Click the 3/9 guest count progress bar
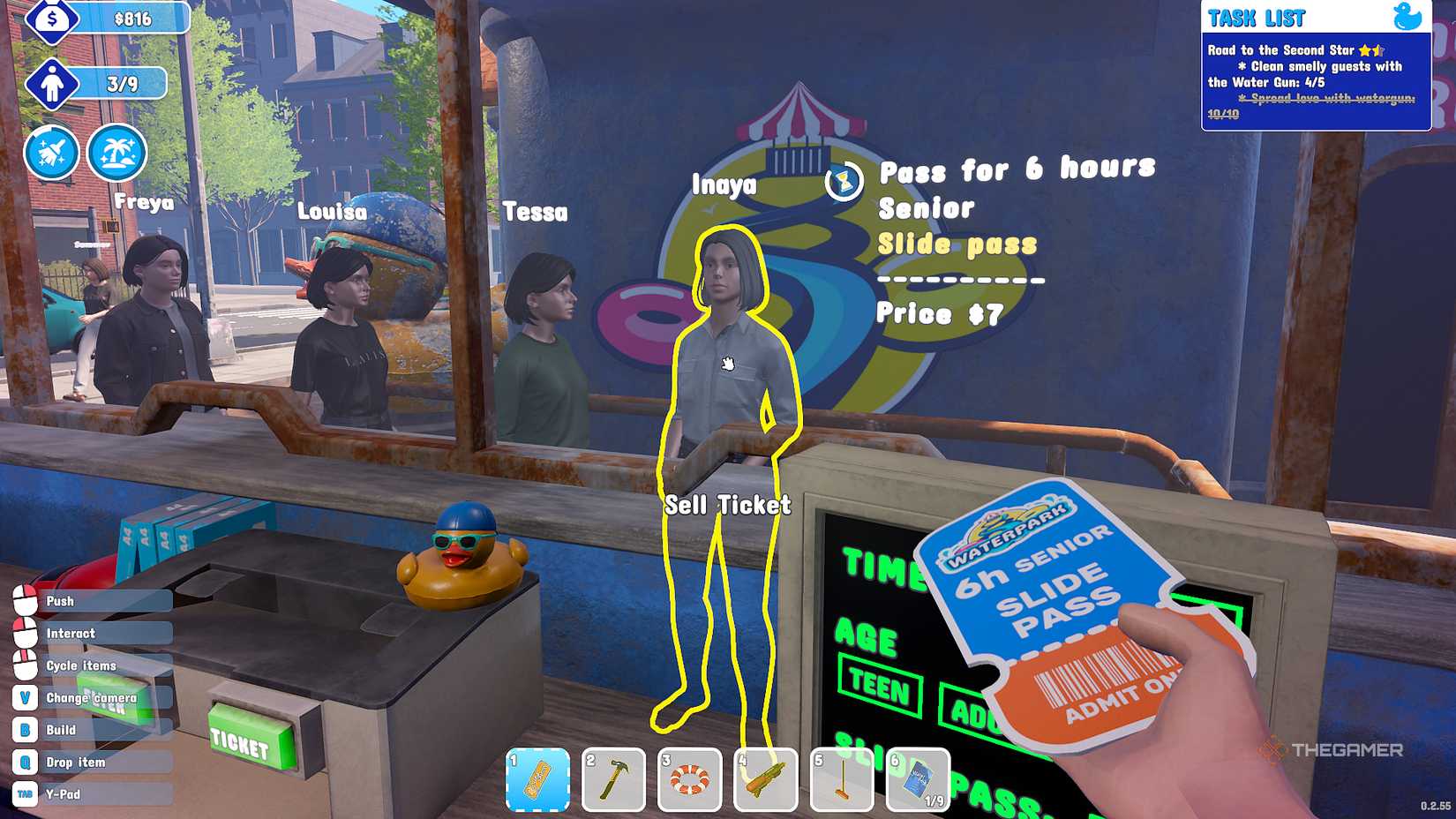 (x=124, y=84)
